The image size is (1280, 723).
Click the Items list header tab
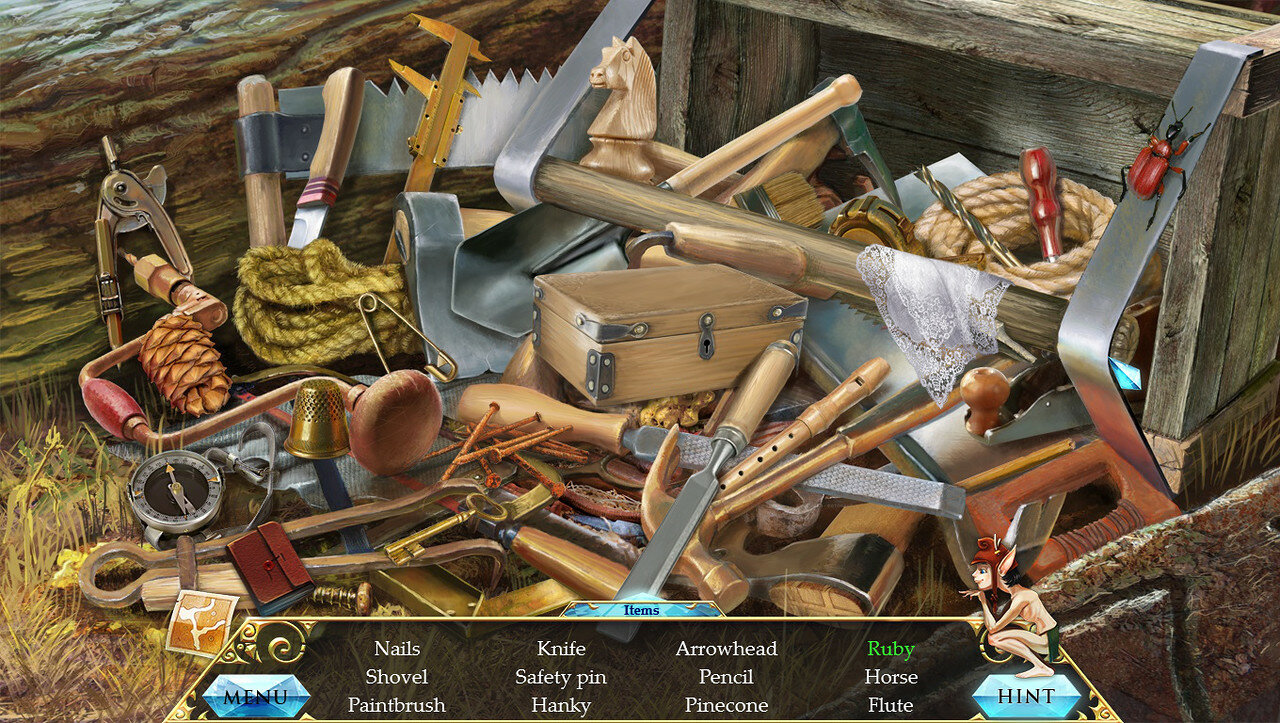pyautogui.click(x=641, y=610)
